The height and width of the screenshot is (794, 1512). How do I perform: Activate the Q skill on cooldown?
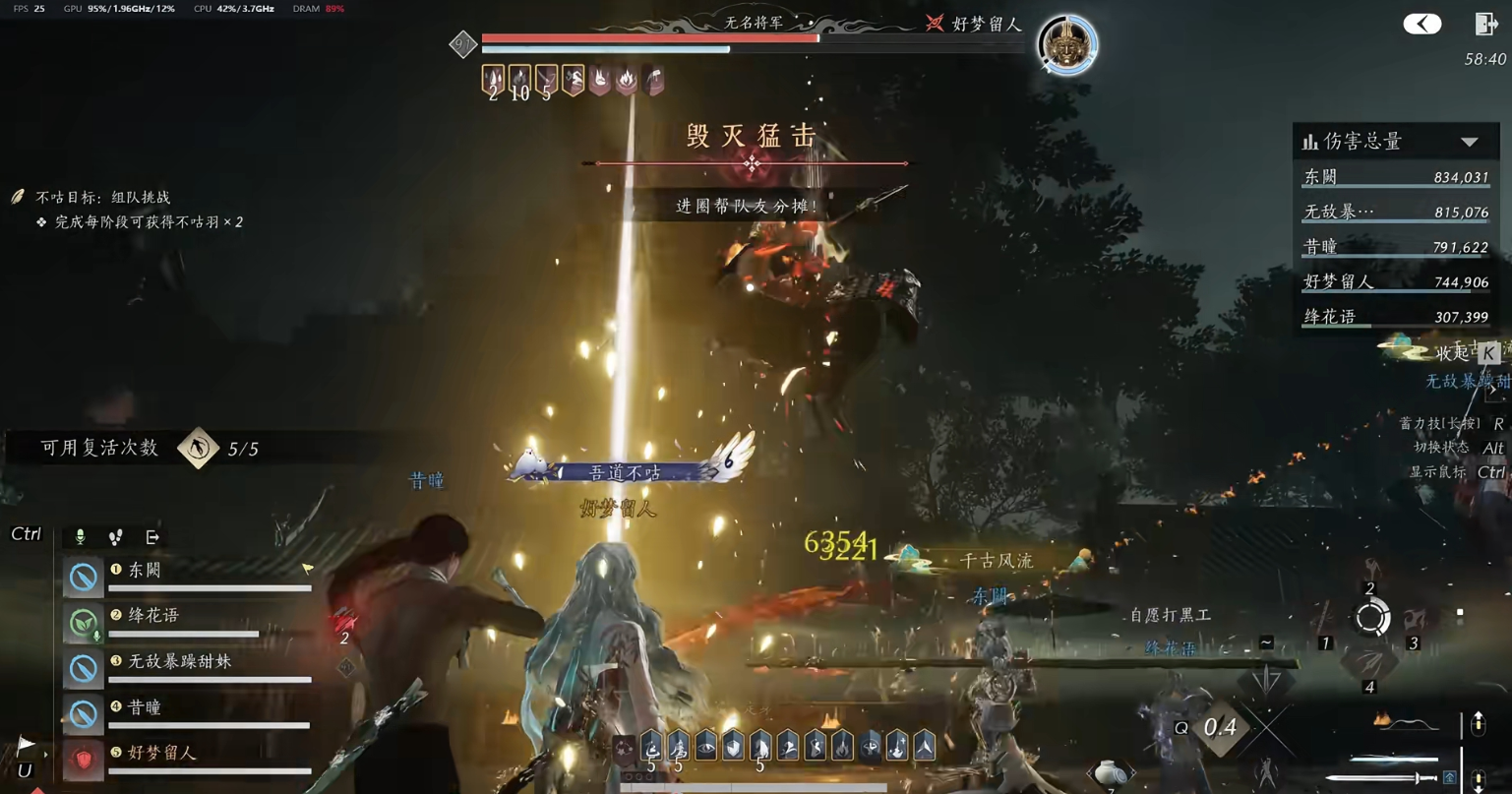pyautogui.click(x=1219, y=728)
